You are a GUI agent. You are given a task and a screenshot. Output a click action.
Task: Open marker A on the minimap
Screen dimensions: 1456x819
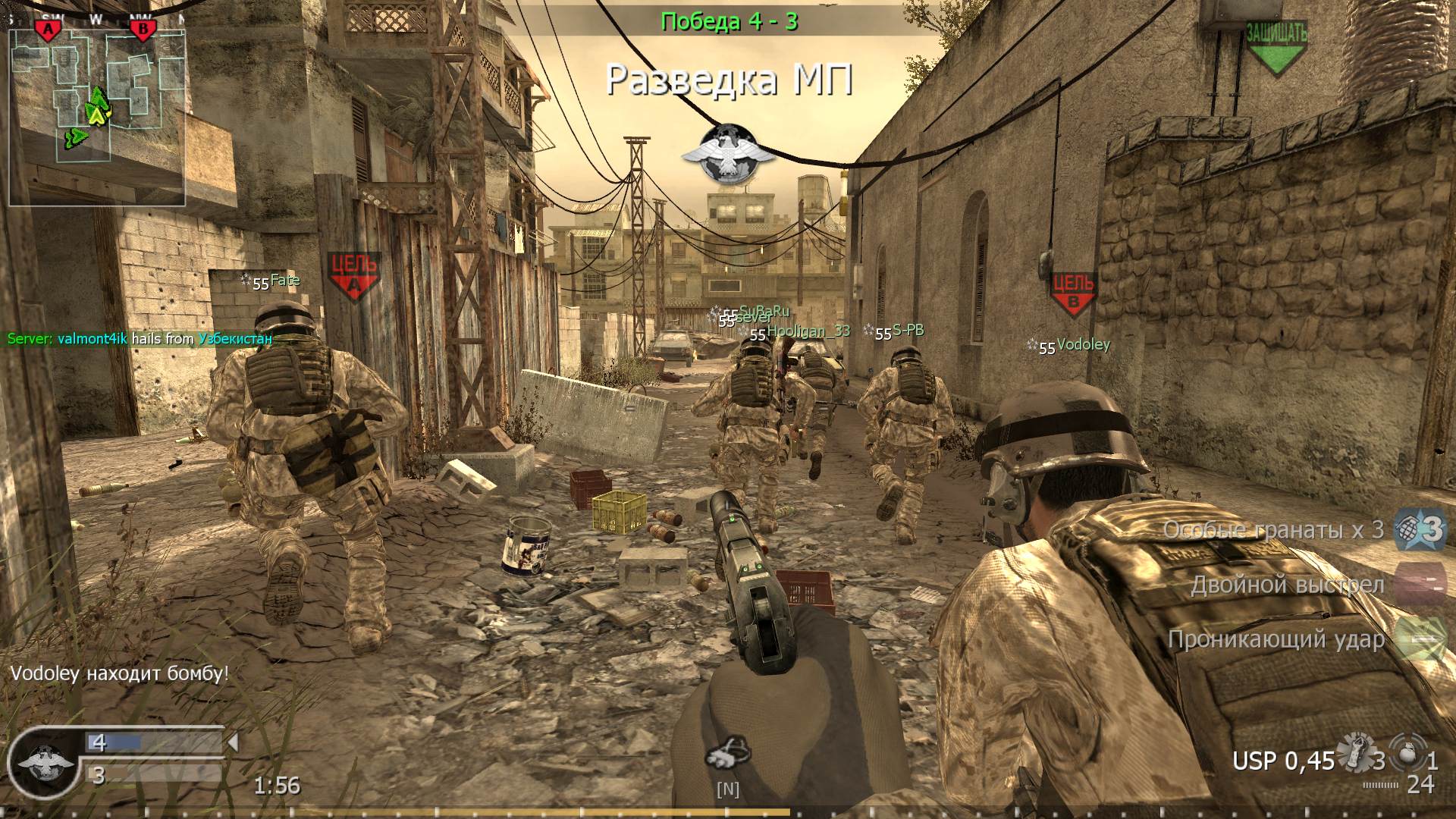(48, 27)
